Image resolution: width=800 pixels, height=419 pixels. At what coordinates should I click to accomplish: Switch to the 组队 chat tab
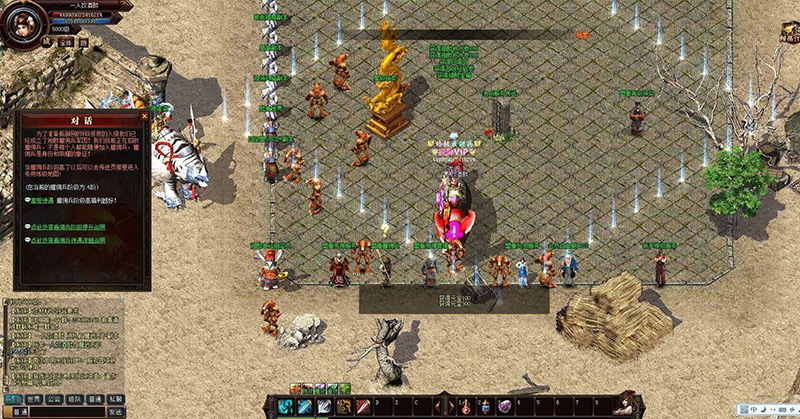pyautogui.click(x=75, y=397)
